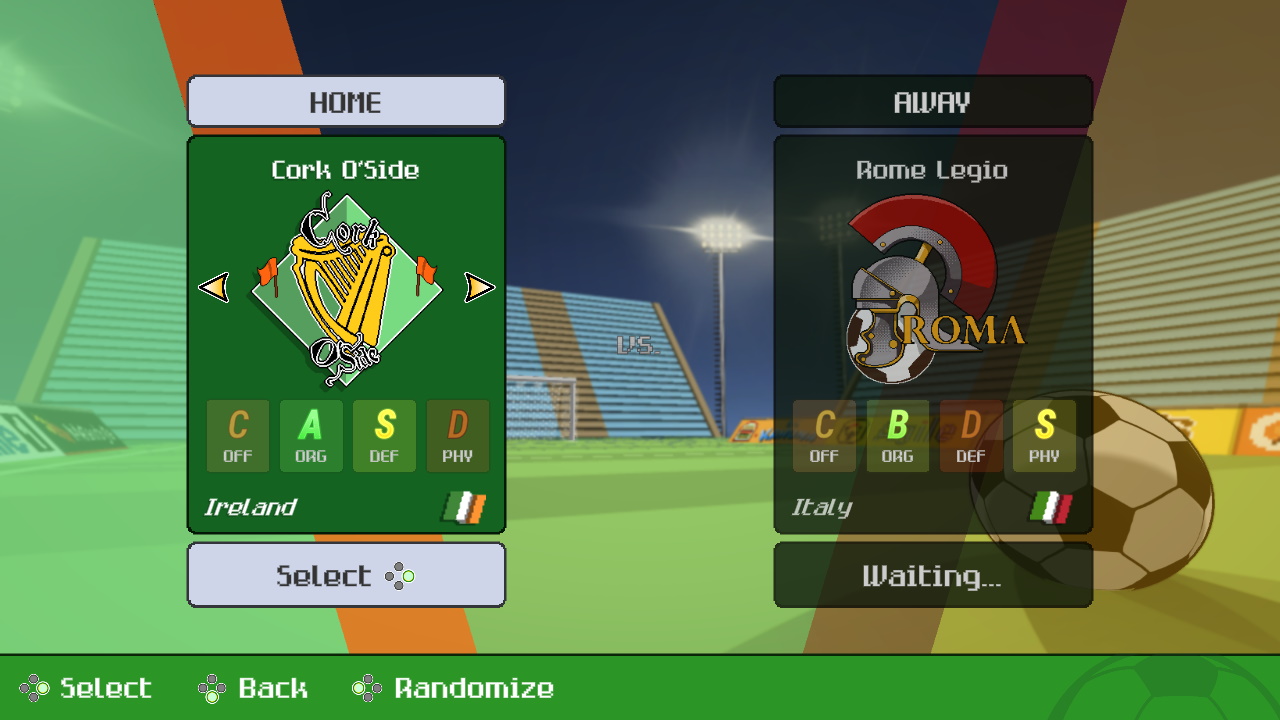Switch to the AWAY panel header

pos(931,101)
